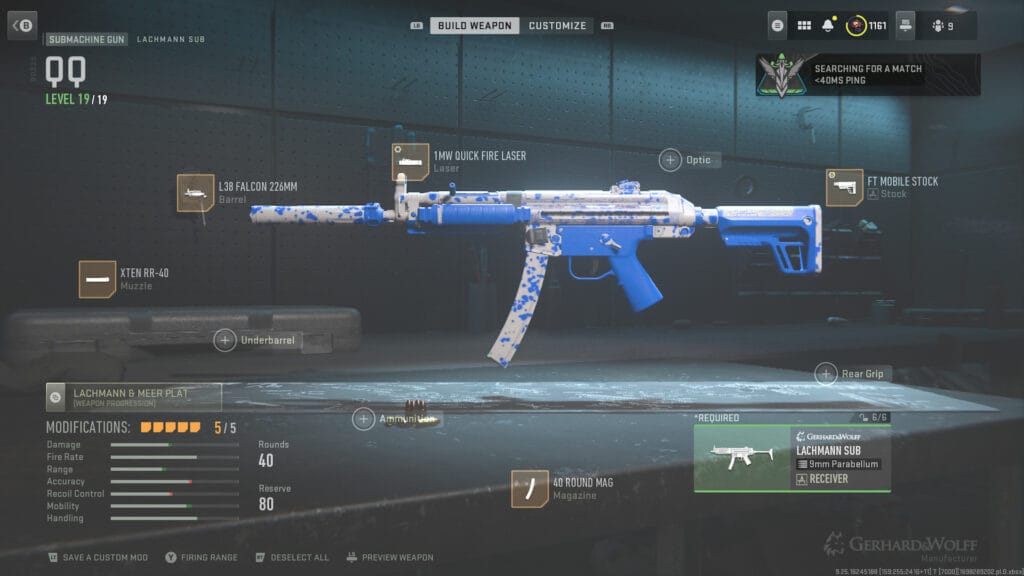Add an Optic attachment
This screenshot has height=576, width=1024.
(x=670, y=159)
